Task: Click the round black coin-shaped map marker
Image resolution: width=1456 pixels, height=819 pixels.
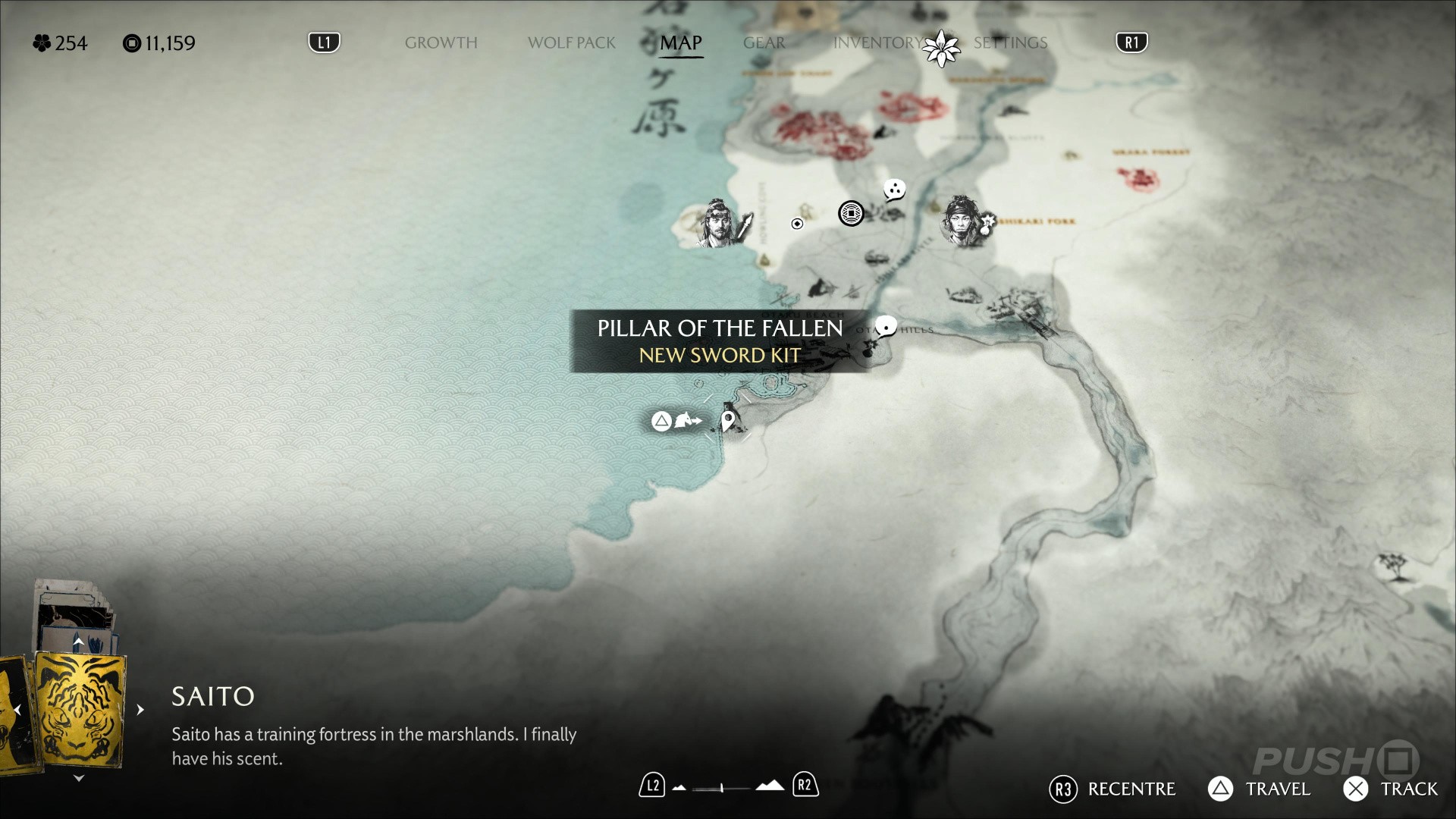Action: (x=851, y=214)
